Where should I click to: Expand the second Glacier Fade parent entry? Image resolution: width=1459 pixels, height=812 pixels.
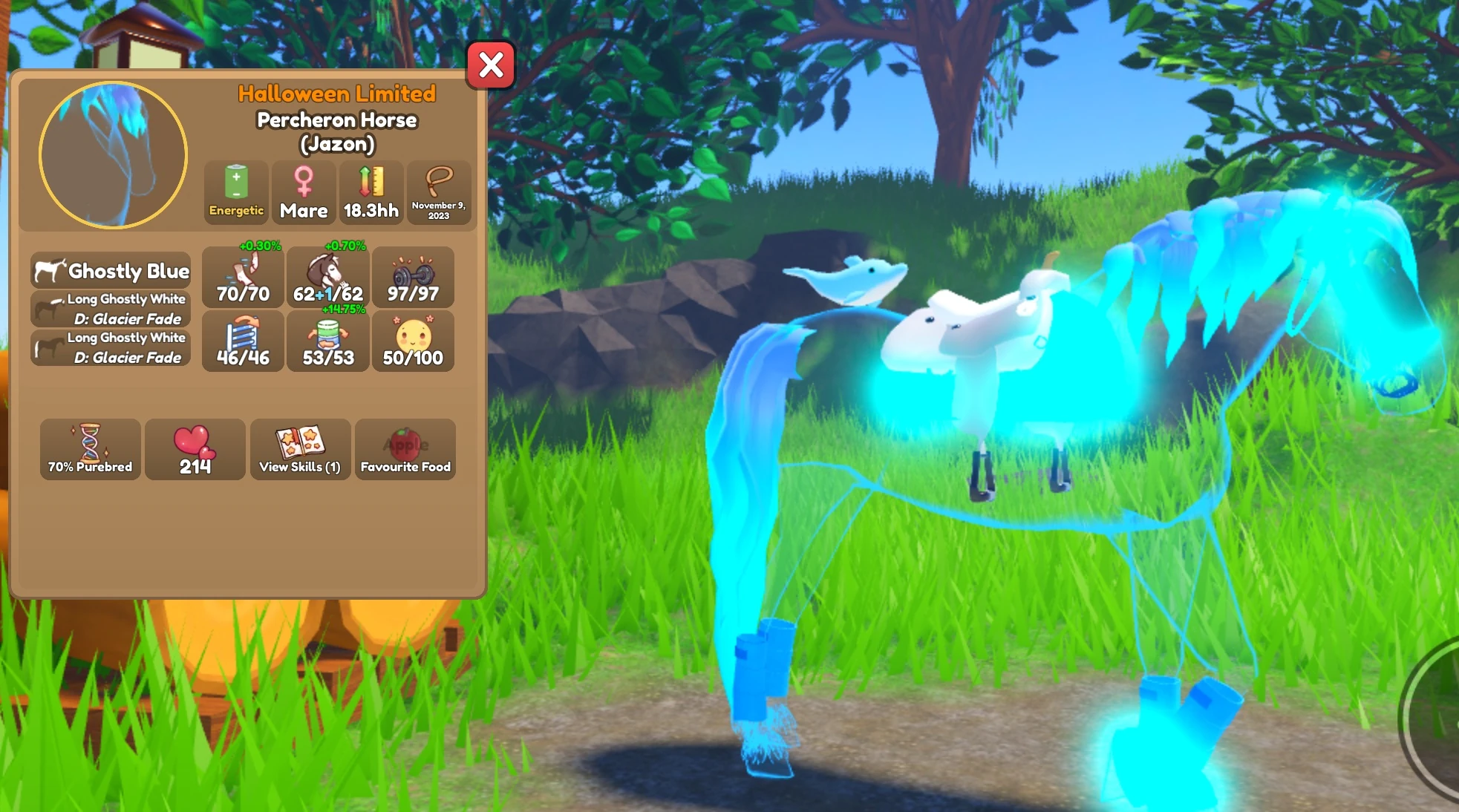tap(110, 347)
